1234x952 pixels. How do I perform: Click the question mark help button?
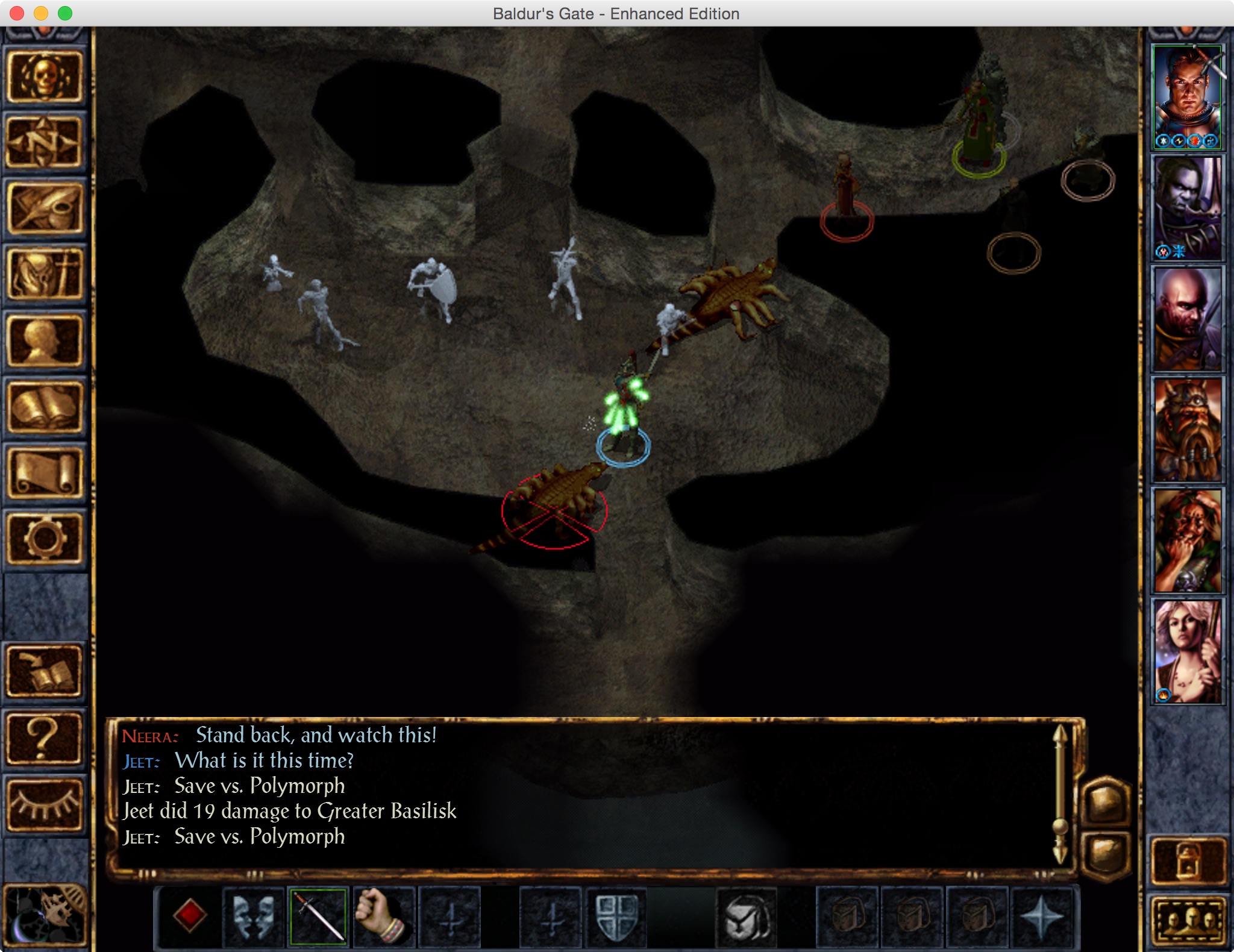(x=45, y=739)
